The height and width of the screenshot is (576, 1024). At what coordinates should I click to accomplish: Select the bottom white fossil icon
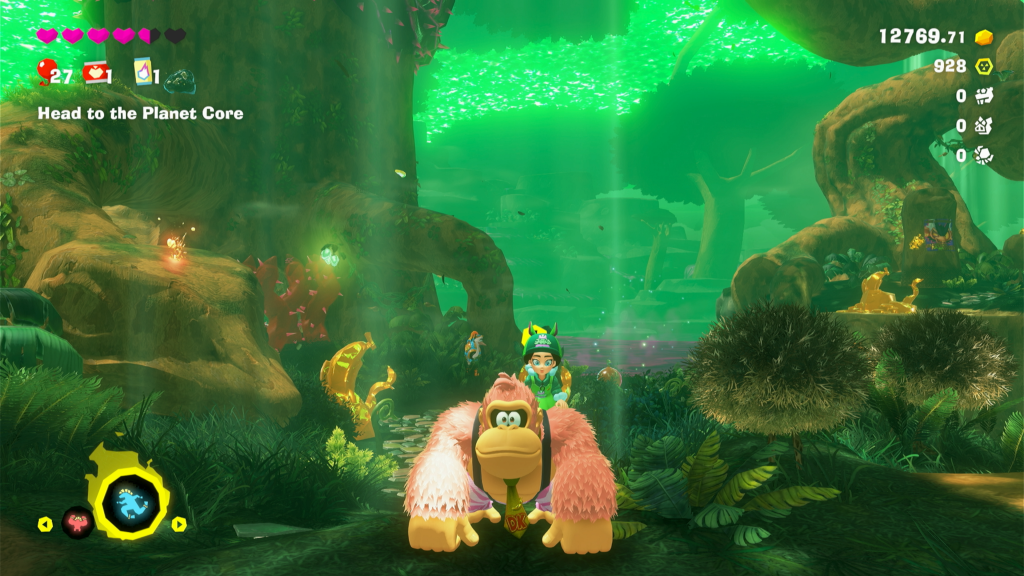coord(984,156)
